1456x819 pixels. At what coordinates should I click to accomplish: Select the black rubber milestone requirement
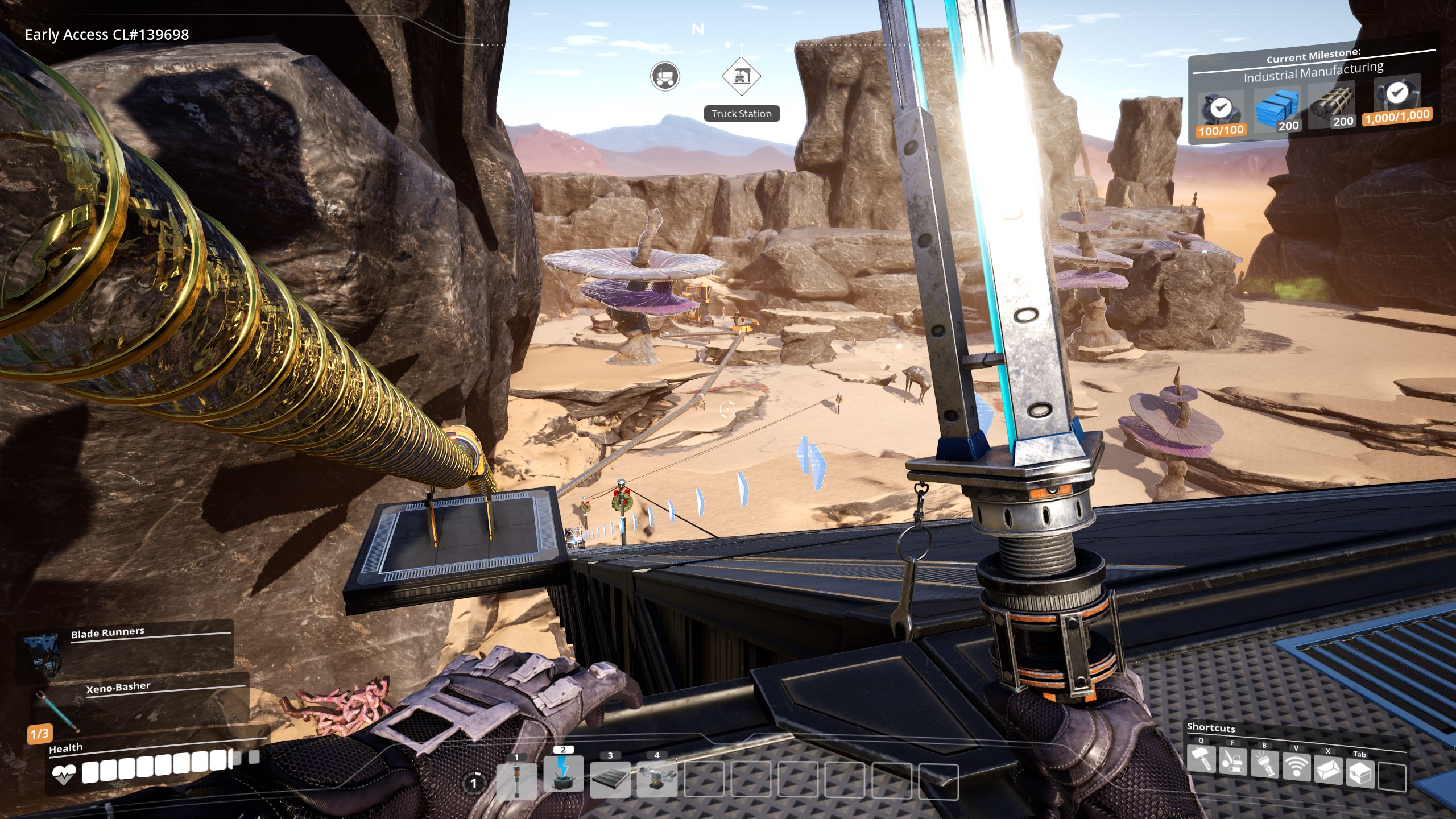point(1333,104)
